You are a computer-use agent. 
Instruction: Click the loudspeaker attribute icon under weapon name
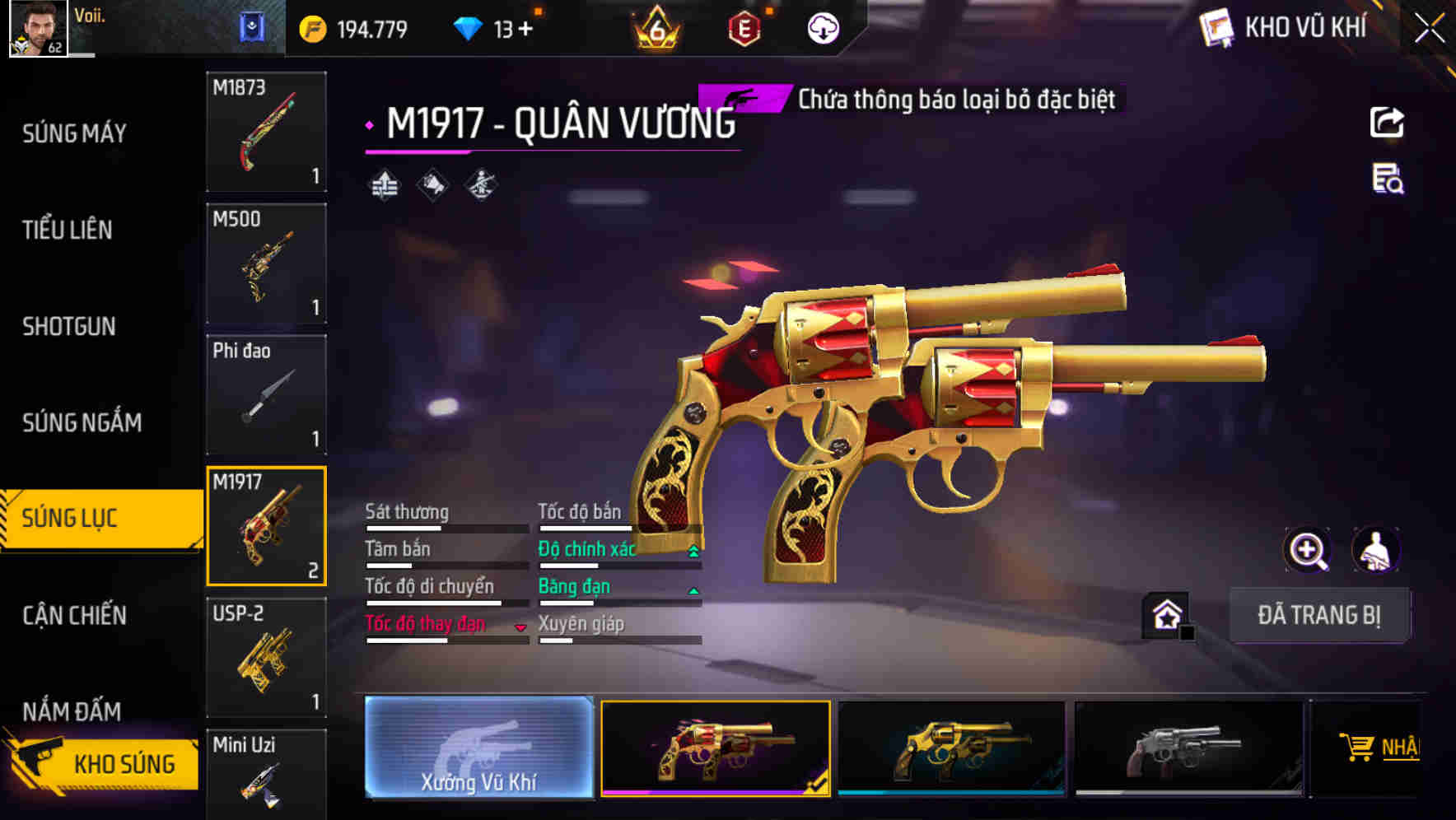432,185
